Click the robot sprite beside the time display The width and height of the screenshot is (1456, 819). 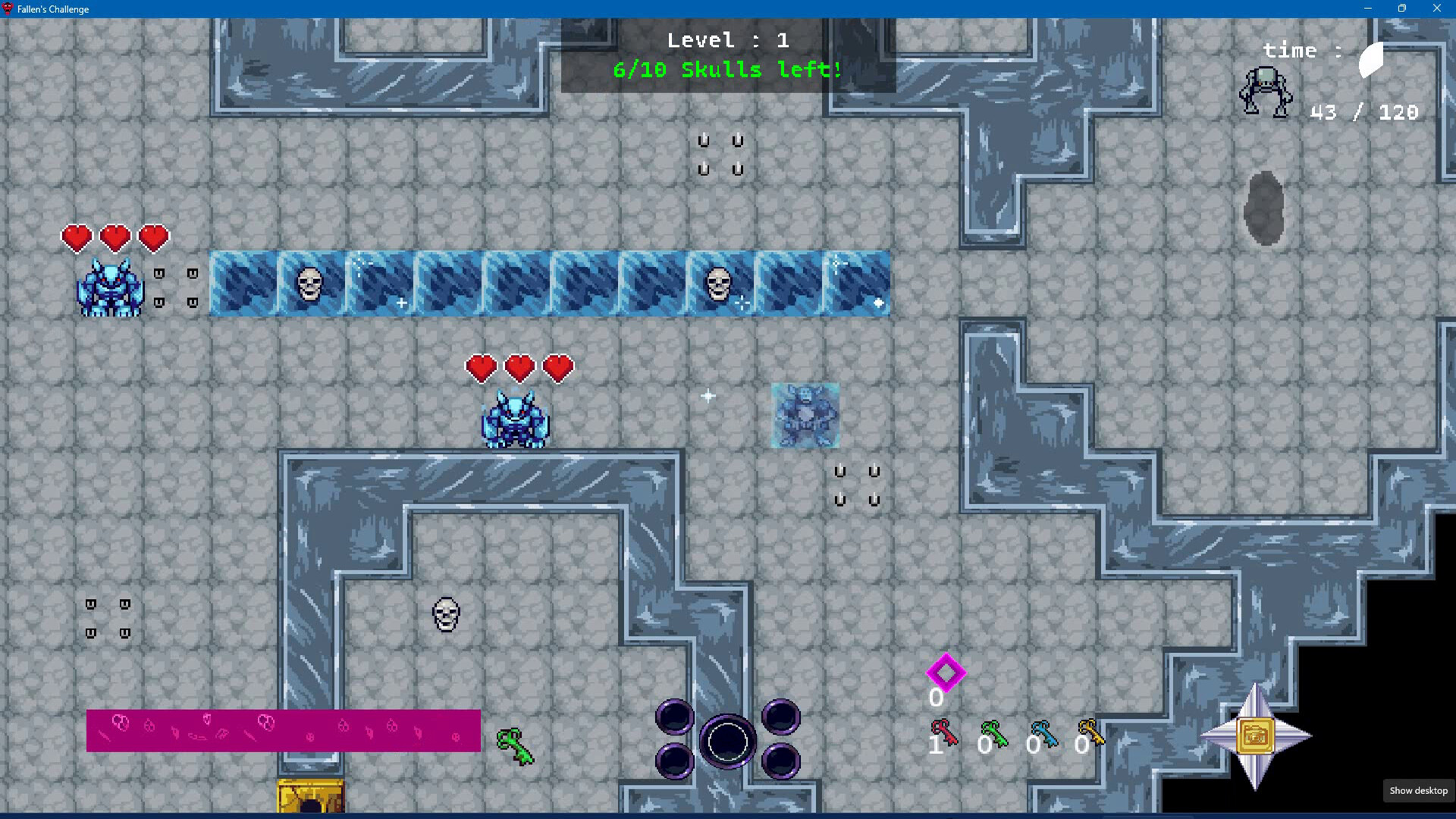point(1264,91)
